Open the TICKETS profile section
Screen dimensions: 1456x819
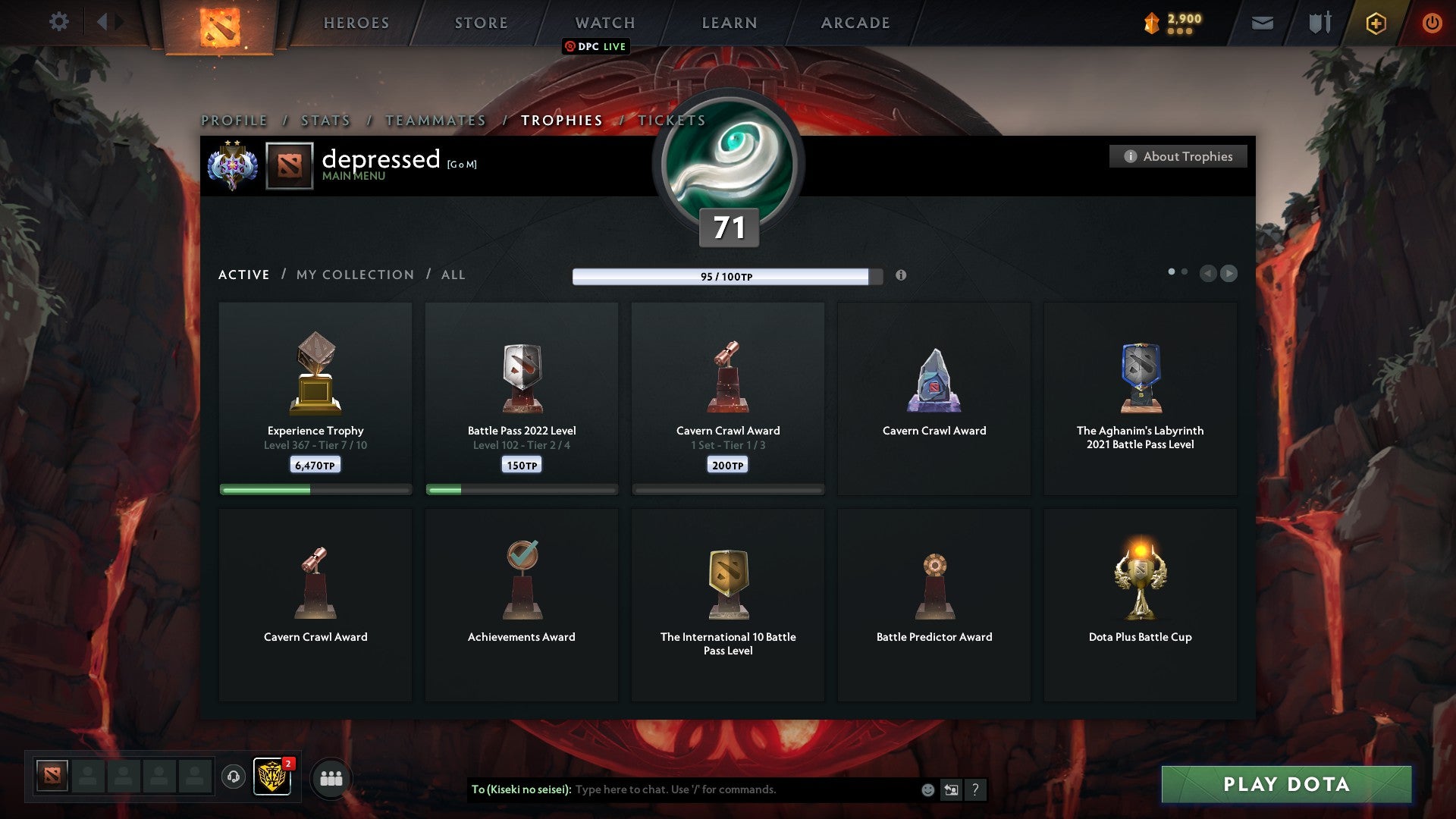coord(670,120)
